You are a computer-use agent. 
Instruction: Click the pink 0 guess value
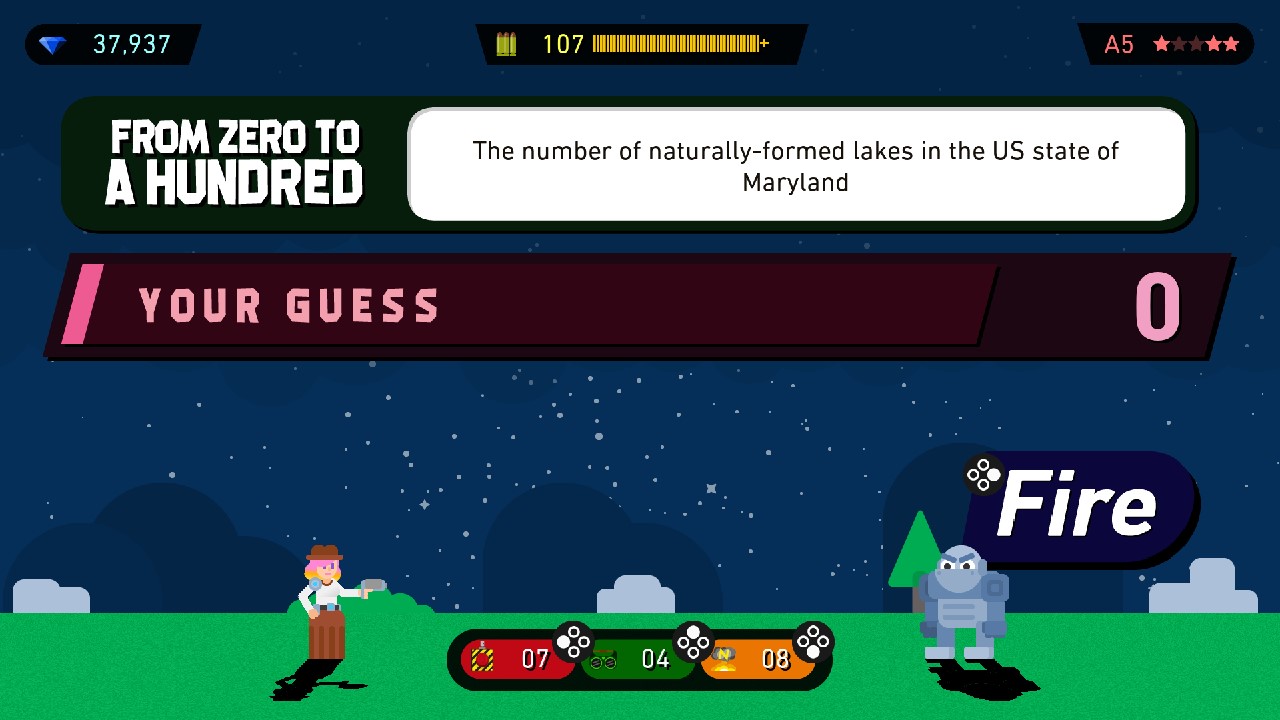click(x=1157, y=306)
